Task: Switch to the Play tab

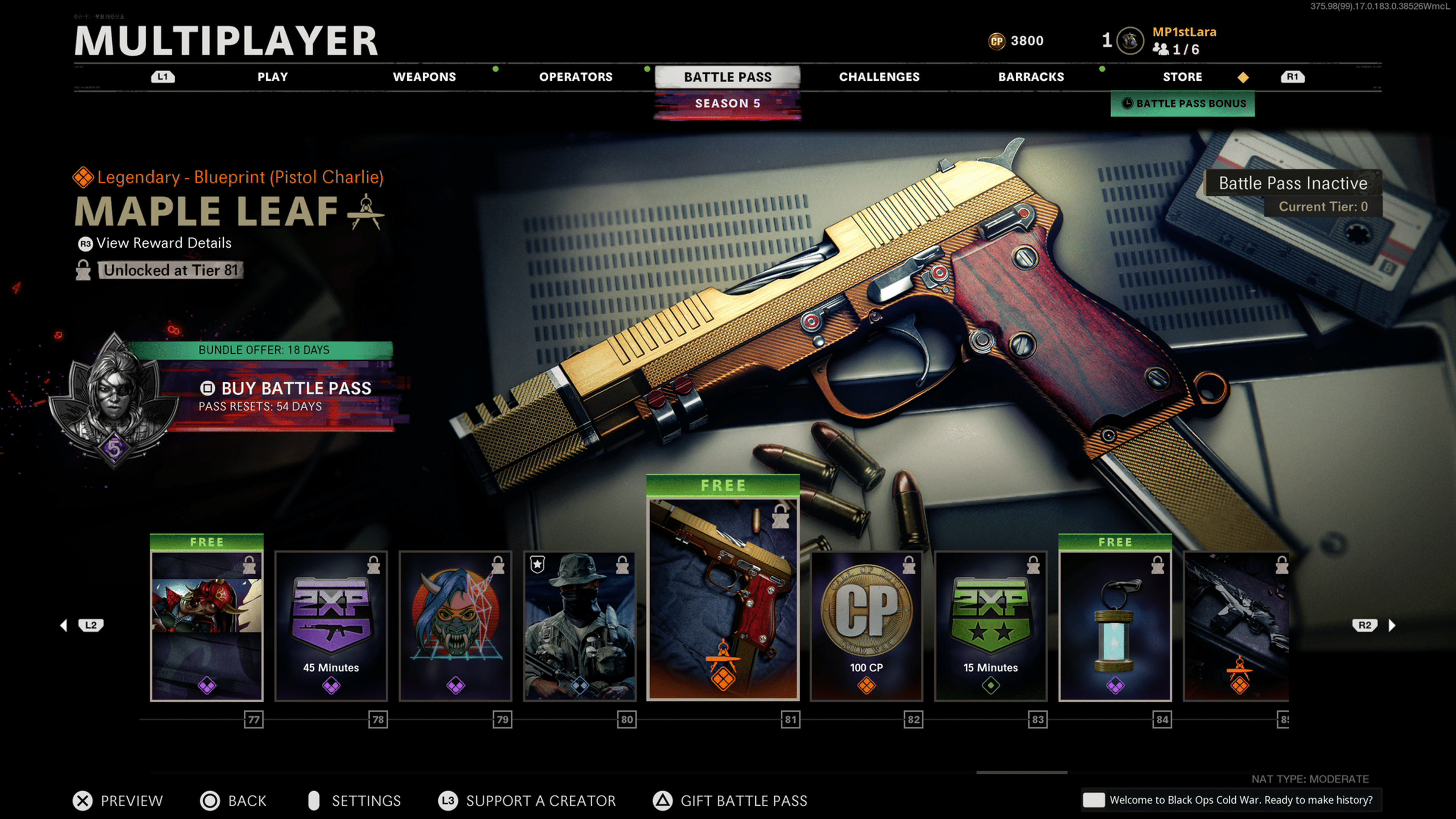Action: [x=273, y=77]
